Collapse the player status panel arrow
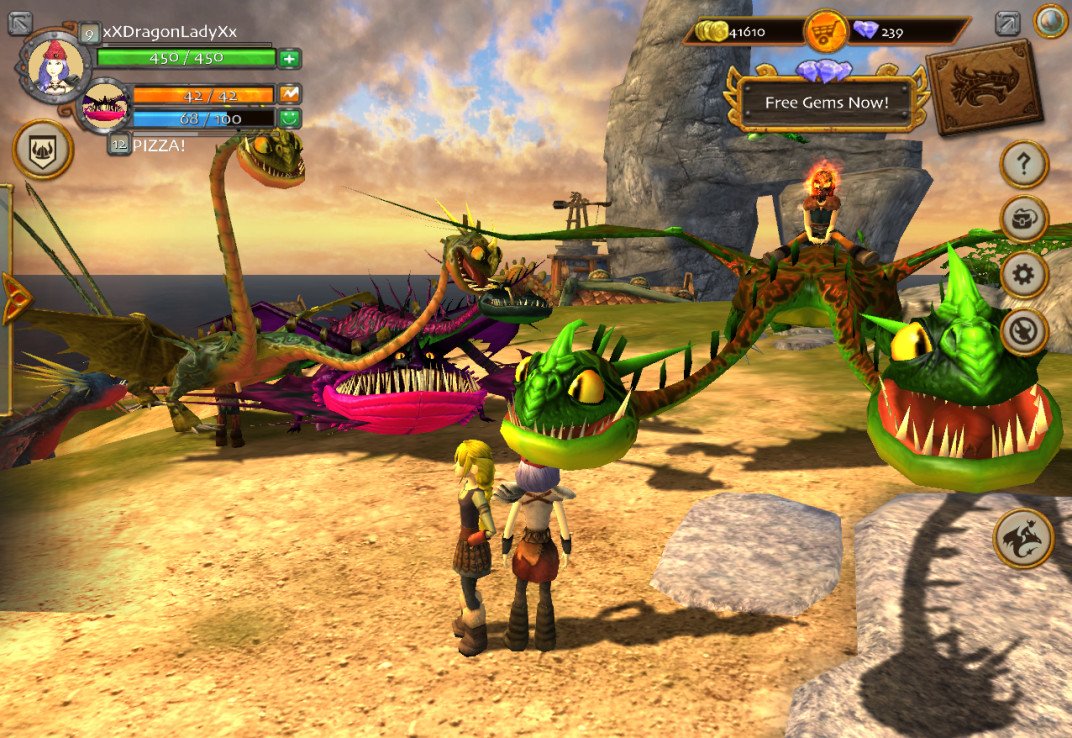 coord(20,22)
